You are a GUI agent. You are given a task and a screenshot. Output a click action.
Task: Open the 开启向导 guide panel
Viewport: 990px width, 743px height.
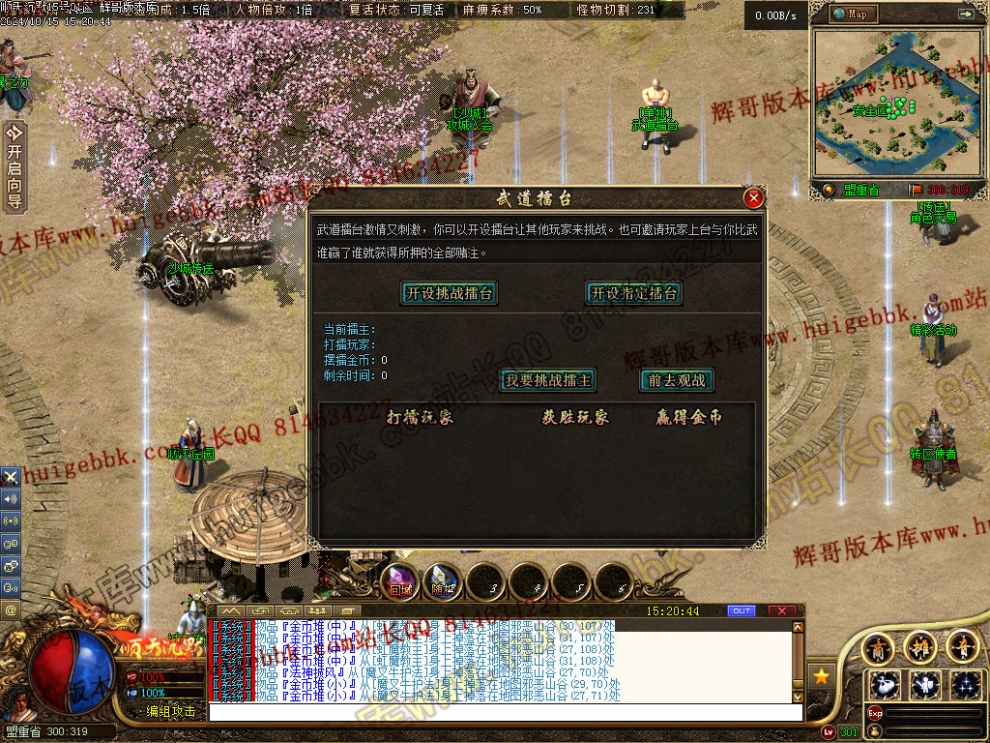tap(14, 167)
